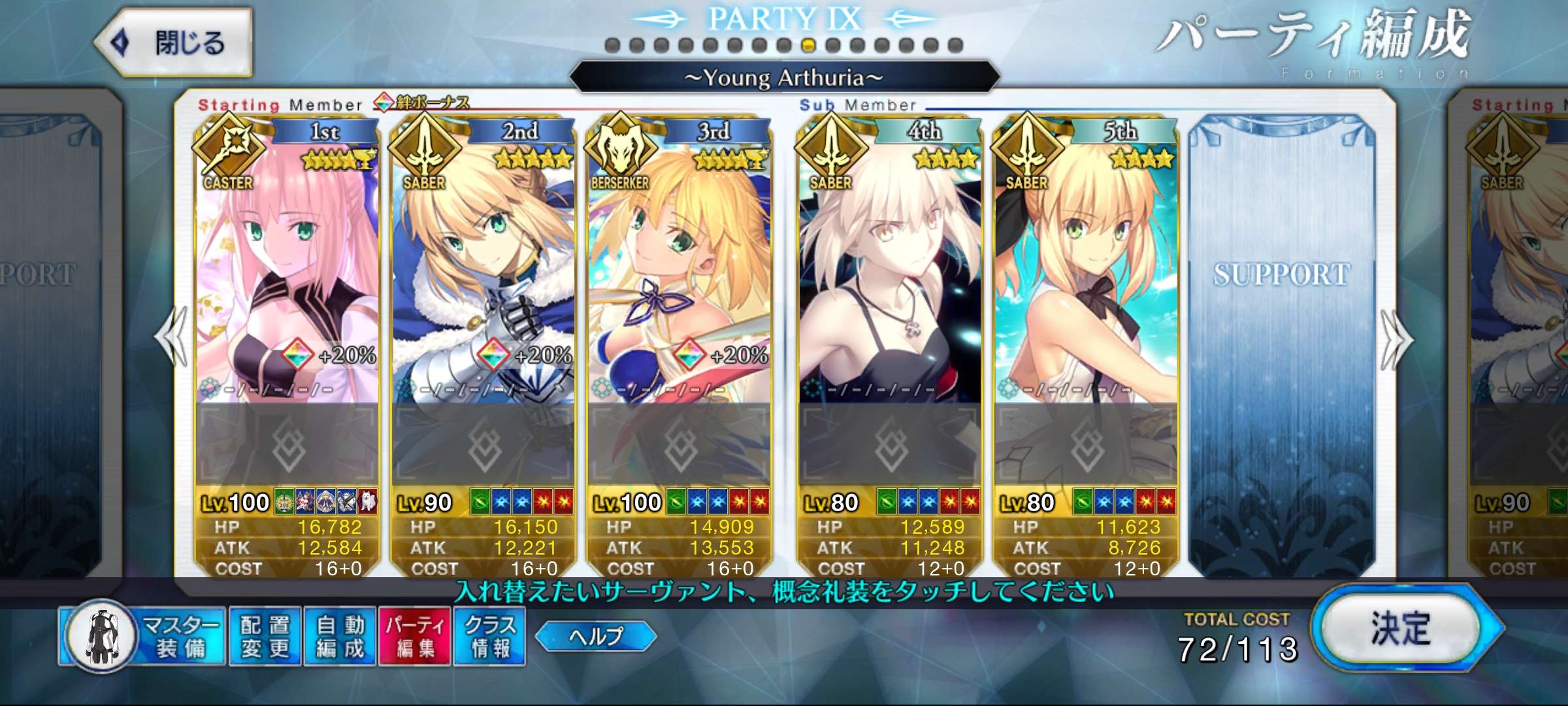Open マスター装備 master equipment
This screenshot has width=1568, height=706.
tap(142, 636)
